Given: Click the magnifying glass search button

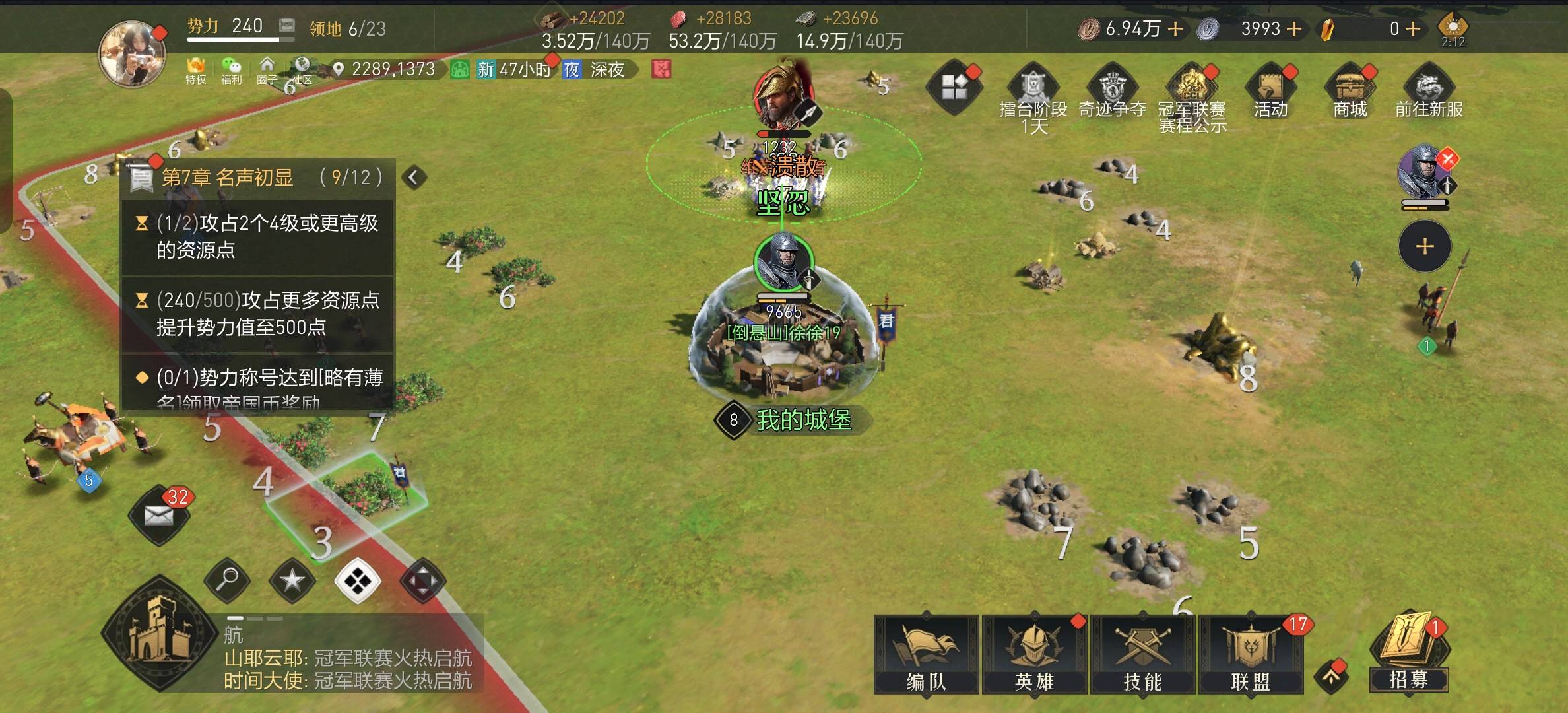Looking at the screenshot, I should [227, 580].
